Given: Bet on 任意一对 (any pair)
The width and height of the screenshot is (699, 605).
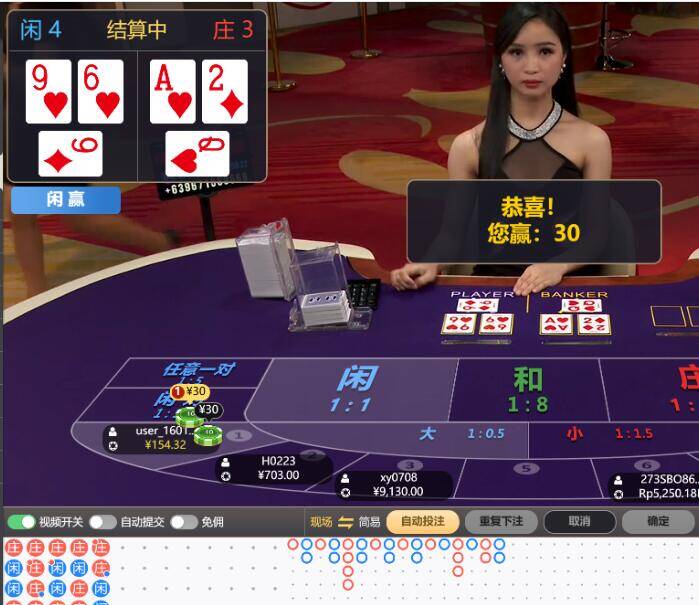Looking at the screenshot, I should pos(197,370).
